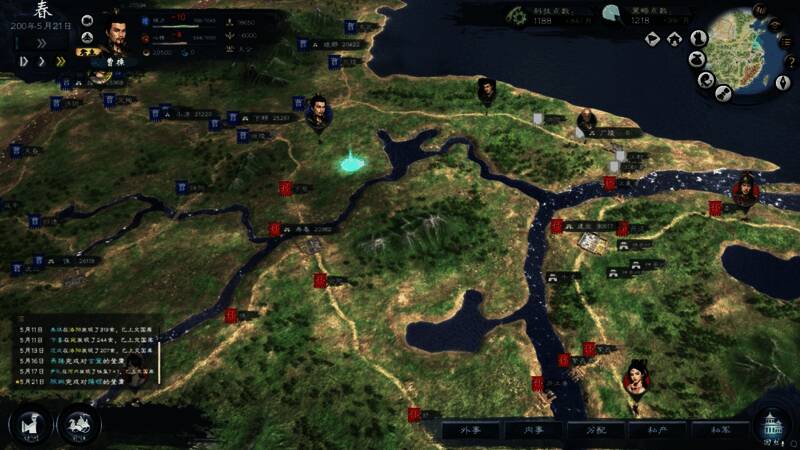Open the 内事 internal affairs menu
This screenshot has height=450, width=800.
[x=531, y=430]
